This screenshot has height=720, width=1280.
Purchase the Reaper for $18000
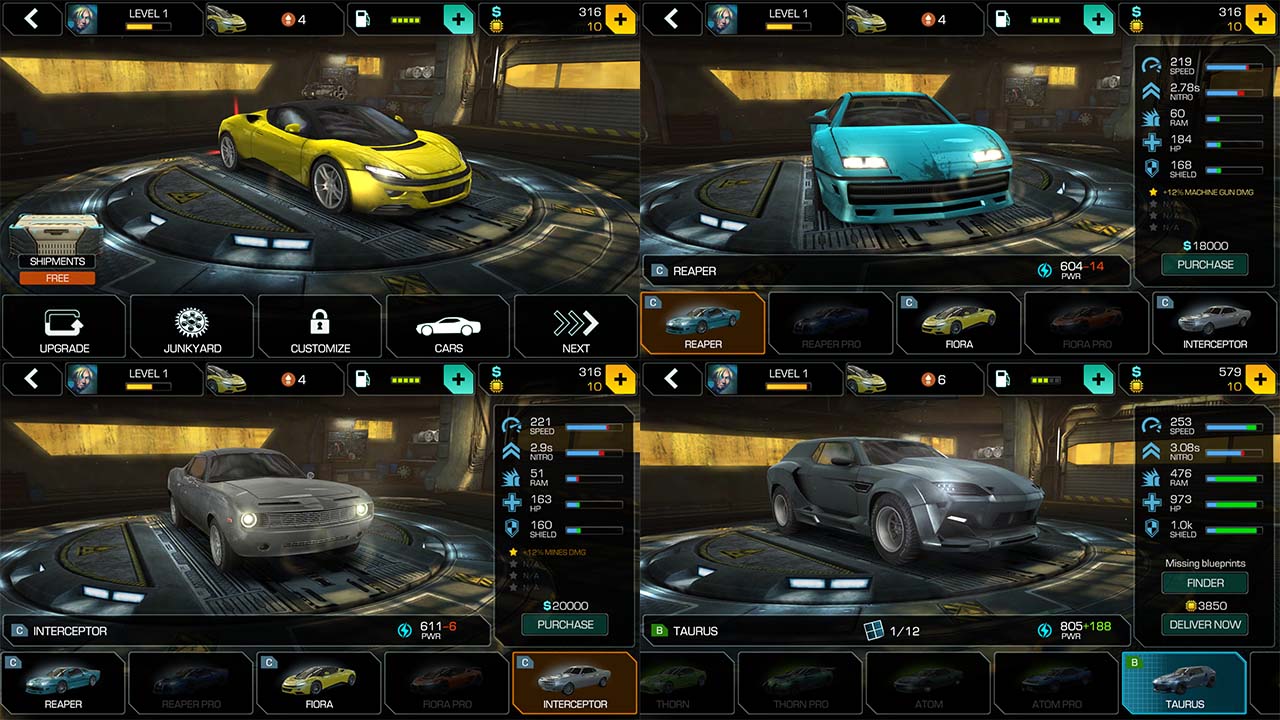[x=1205, y=265]
